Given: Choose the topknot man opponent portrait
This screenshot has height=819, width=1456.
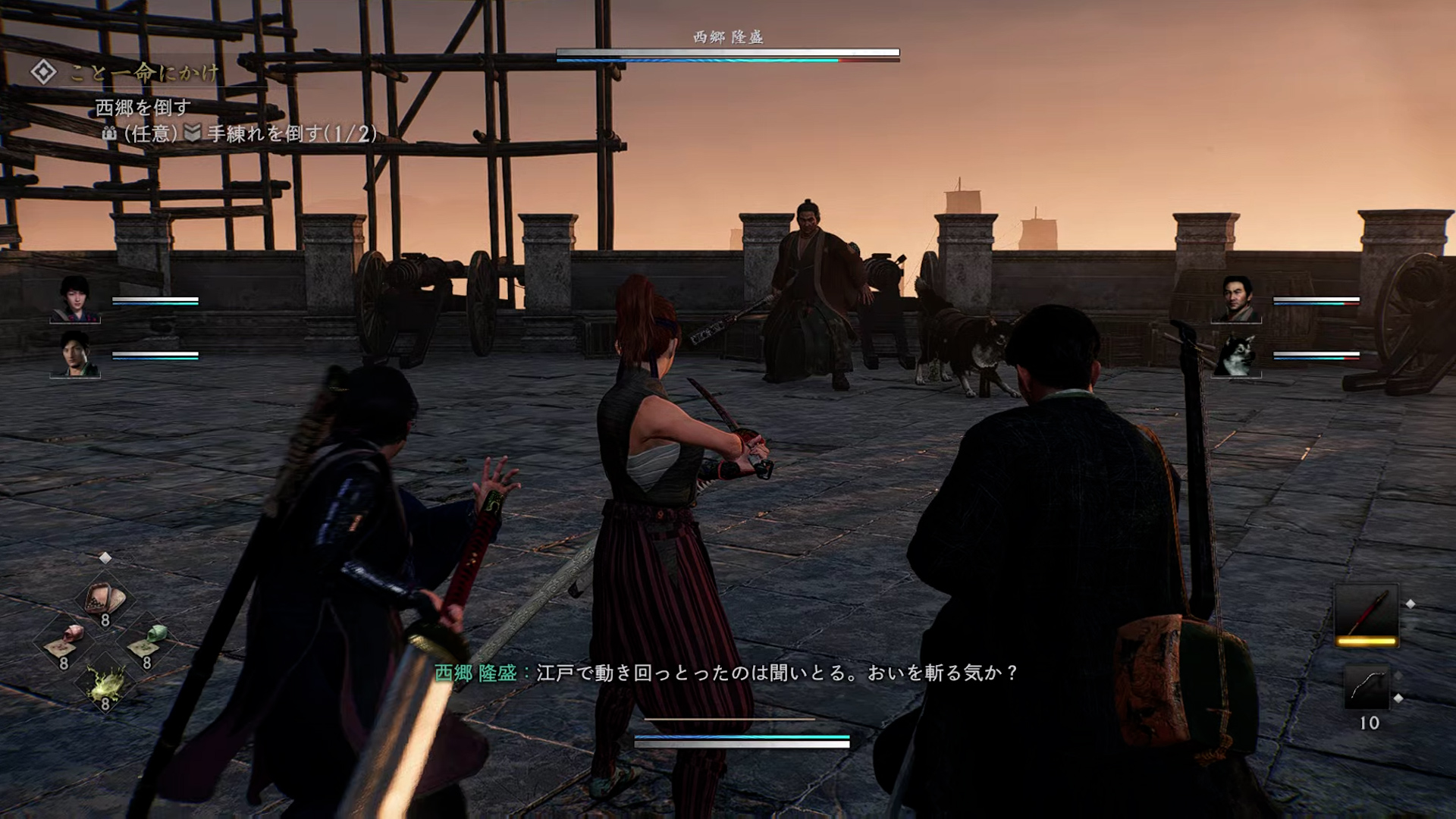Looking at the screenshot, I should [1236, 300].
